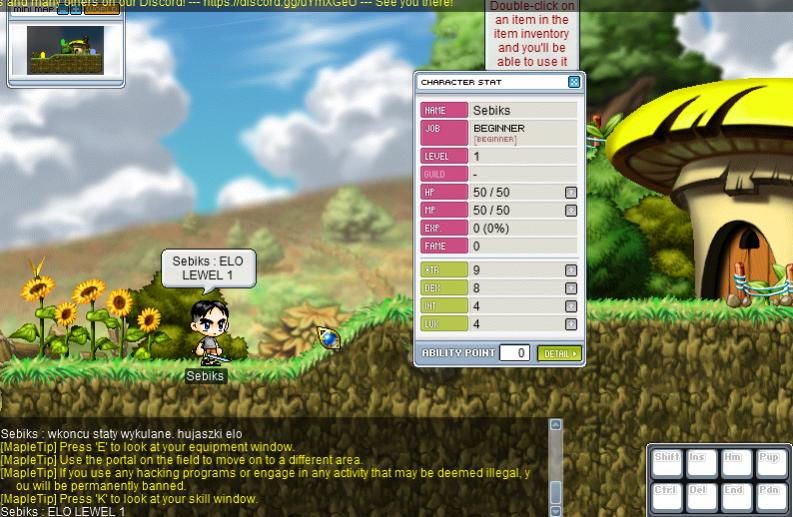The width and height of the screenshot is (793, 517).
Task: Close the Character Stat window
Action: pyautogui.click(x=573, y=82)
